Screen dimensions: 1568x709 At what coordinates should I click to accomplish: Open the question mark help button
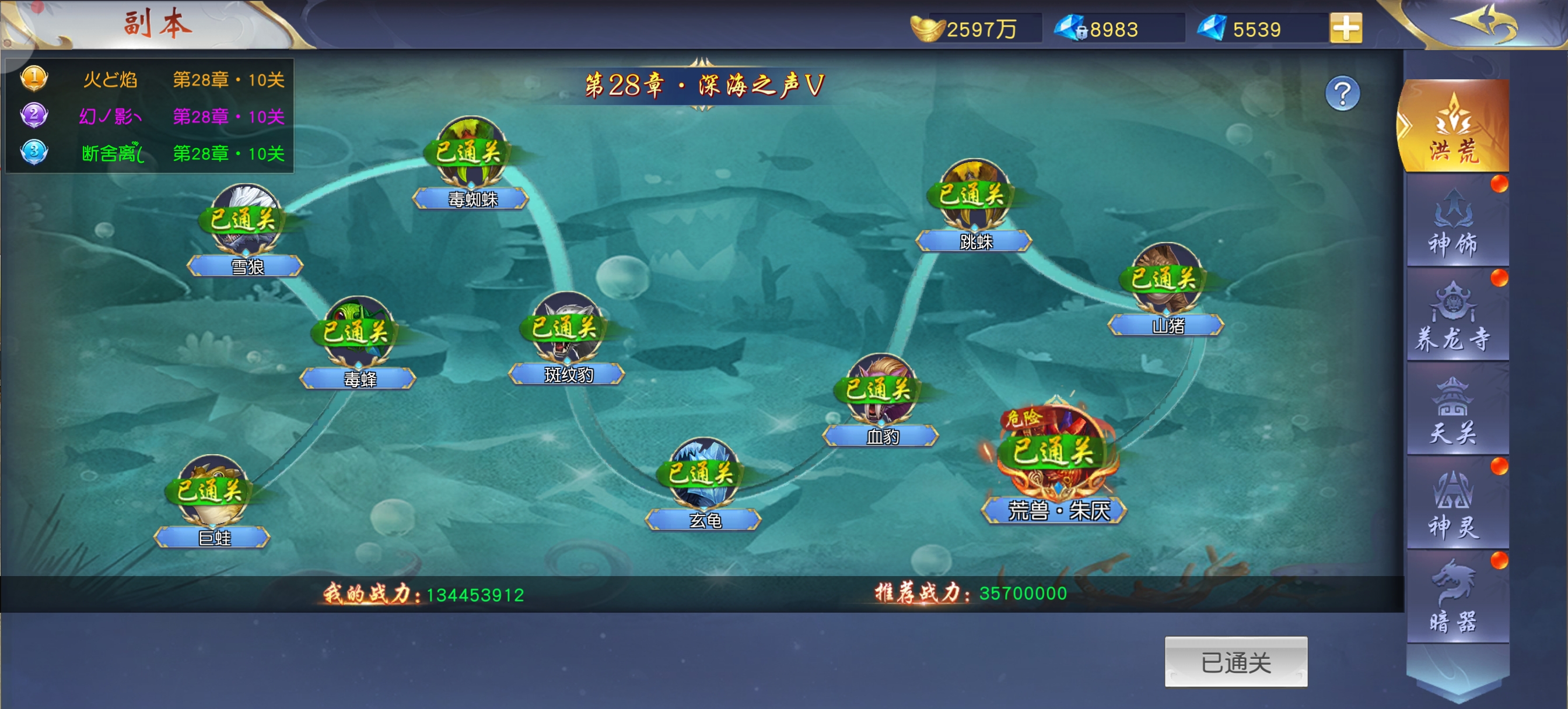(x=1342, y=94)
